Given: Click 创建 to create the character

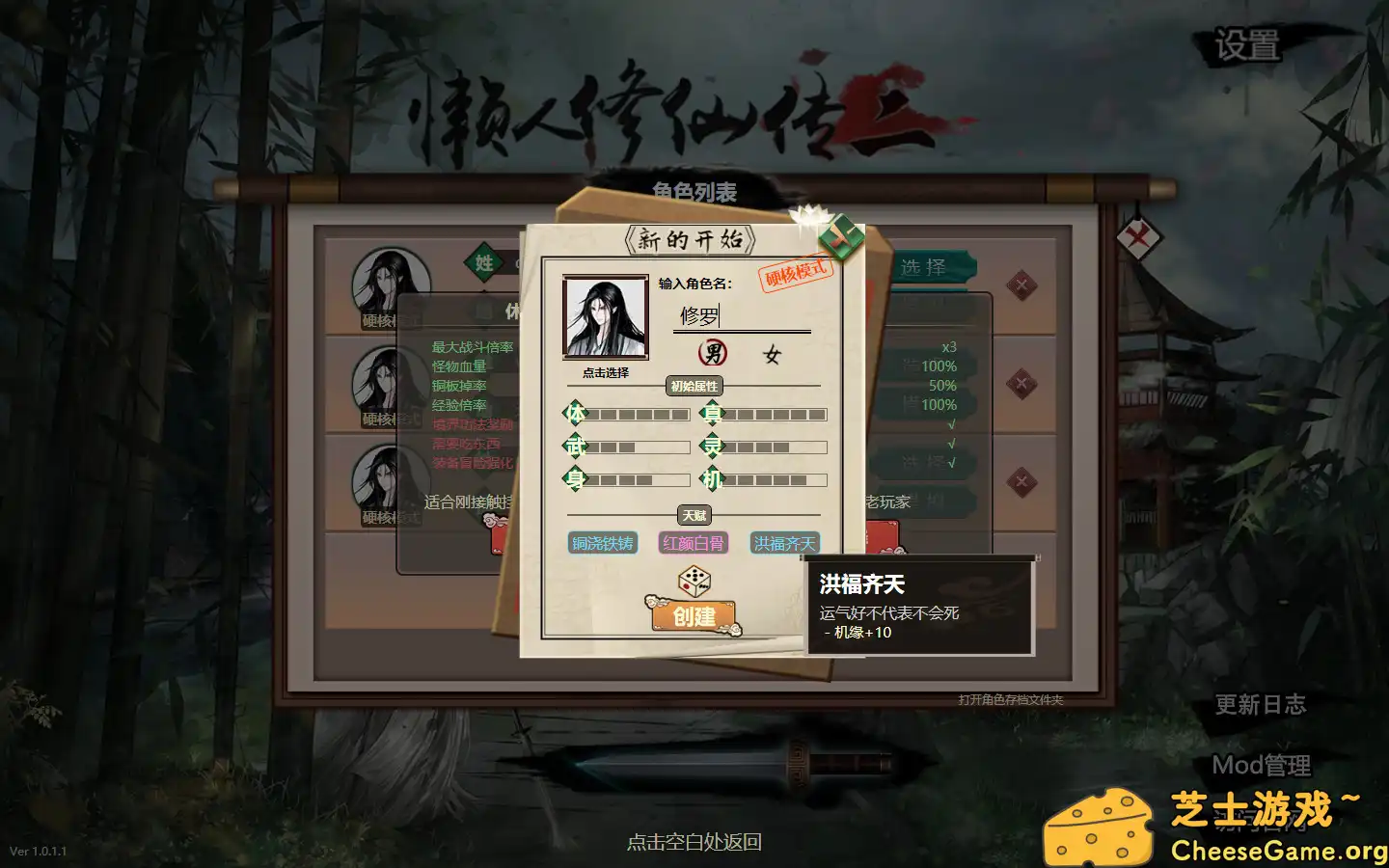Looking at the screenshot, I should [x=694, y=617].
